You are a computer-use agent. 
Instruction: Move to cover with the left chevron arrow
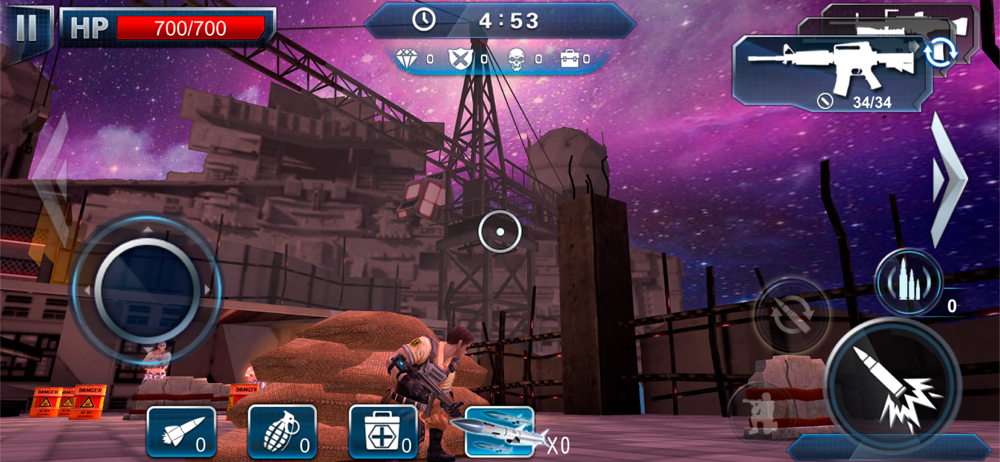point(52,180)
